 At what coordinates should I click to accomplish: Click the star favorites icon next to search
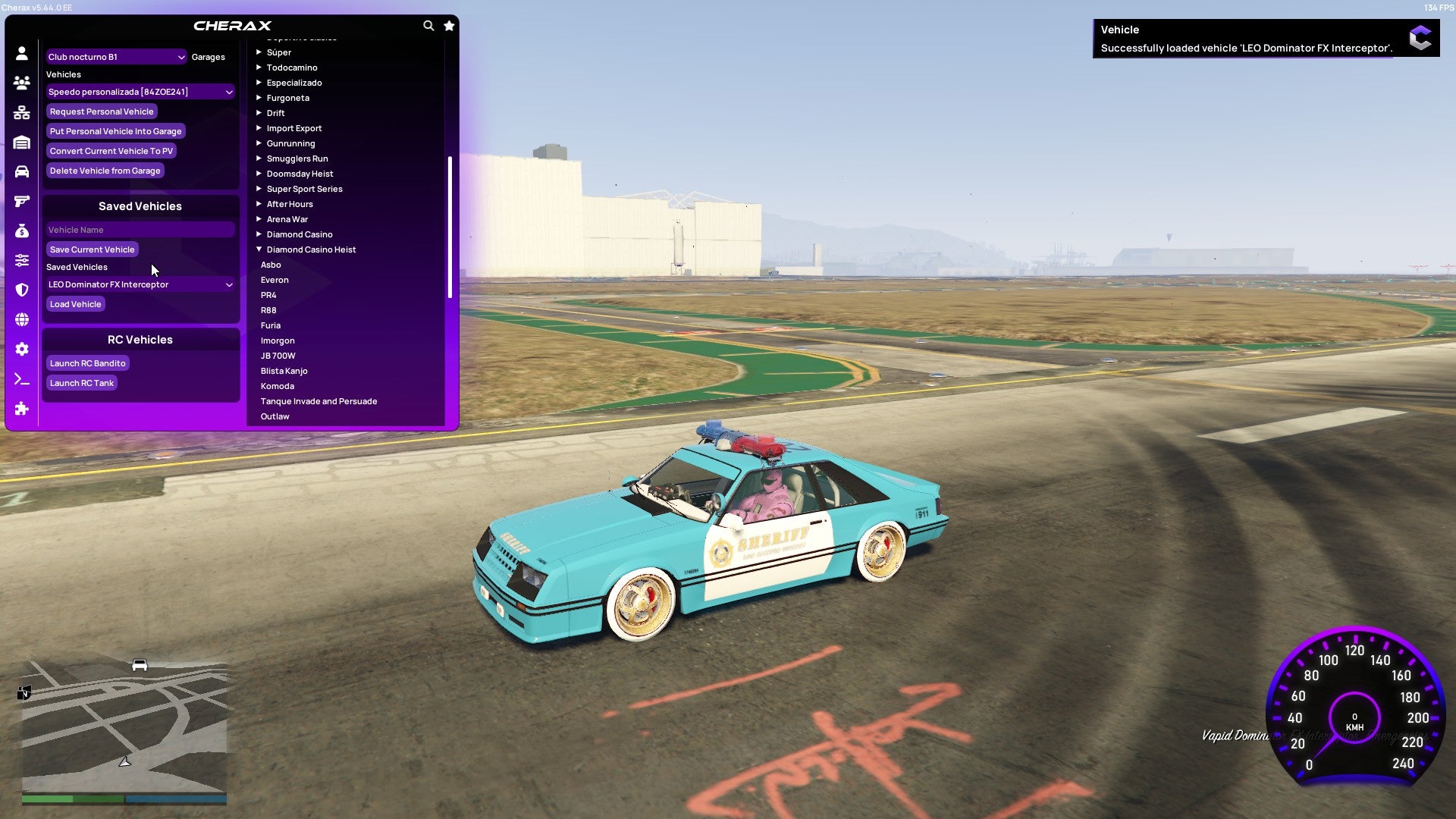[x=448, y=25]
